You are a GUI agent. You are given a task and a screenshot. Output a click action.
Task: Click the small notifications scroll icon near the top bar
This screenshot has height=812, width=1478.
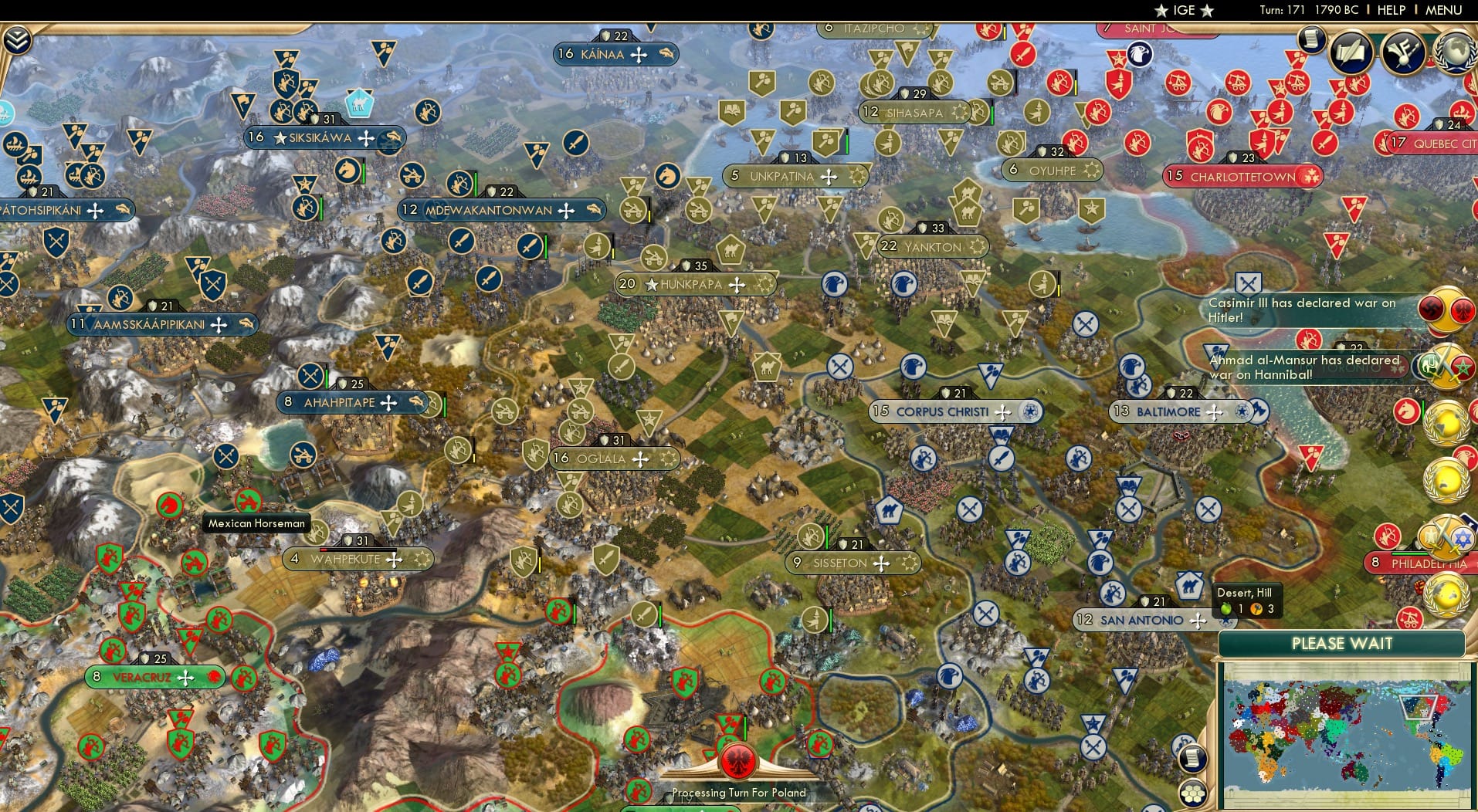1310,40
